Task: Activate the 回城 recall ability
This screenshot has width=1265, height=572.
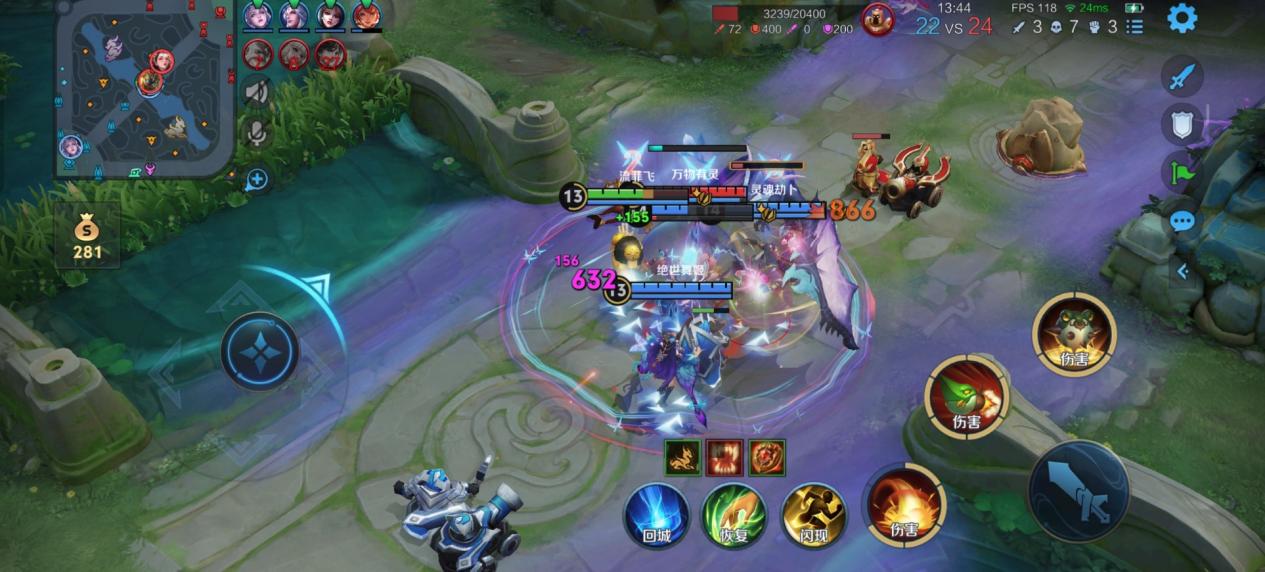Action: point(656,514)
